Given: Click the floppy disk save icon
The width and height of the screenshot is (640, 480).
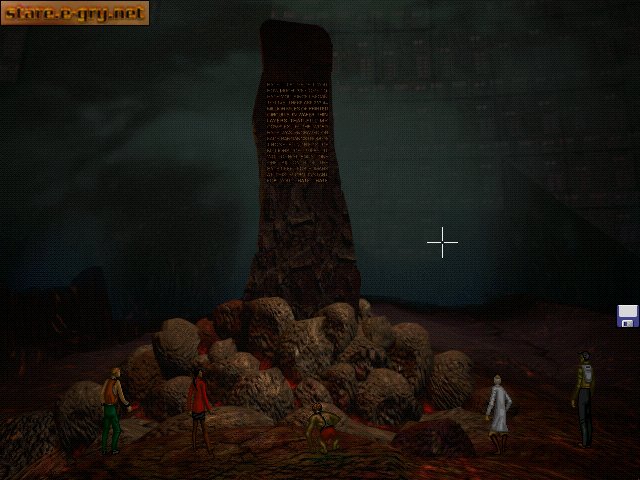Looking at the screenshot, I should coord(628,316).
